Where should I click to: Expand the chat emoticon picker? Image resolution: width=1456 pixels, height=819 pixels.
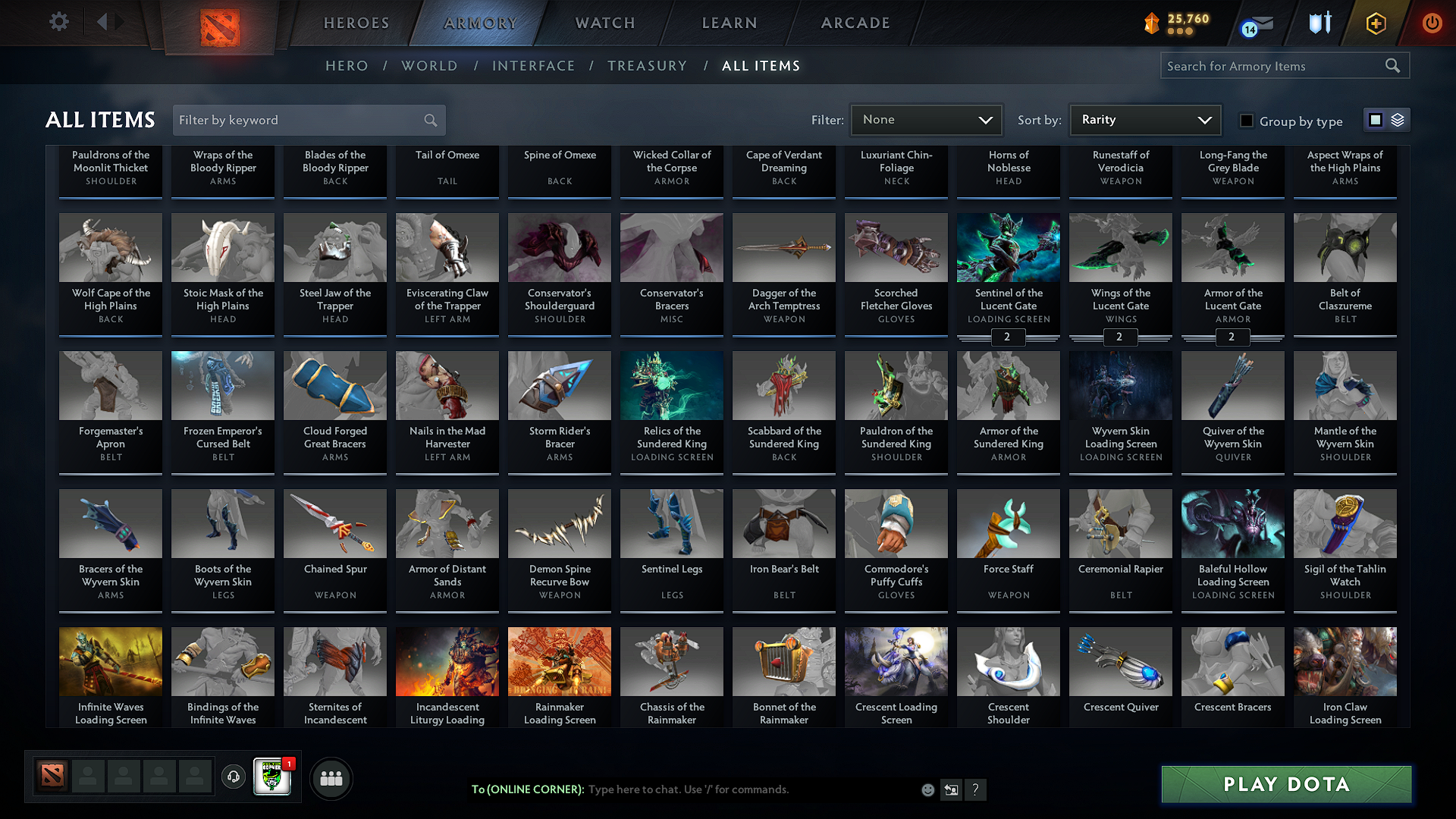point(927,789)
